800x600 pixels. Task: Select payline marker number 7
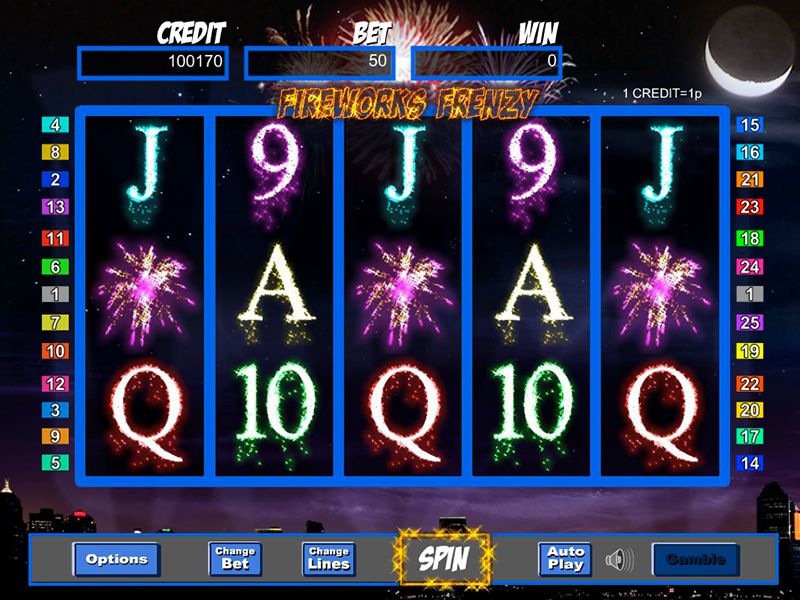point(54,323)
